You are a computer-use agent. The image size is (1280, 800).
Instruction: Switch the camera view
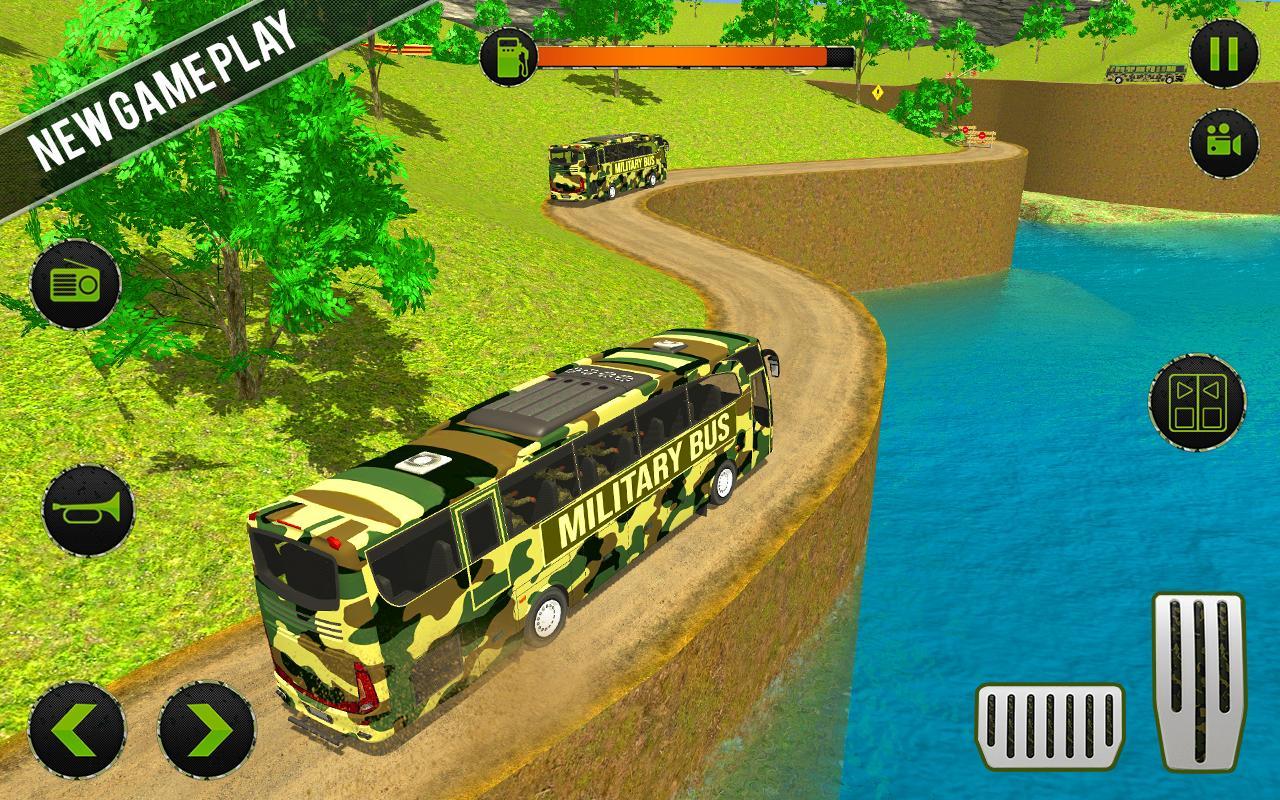click(x=1224, y=143)
